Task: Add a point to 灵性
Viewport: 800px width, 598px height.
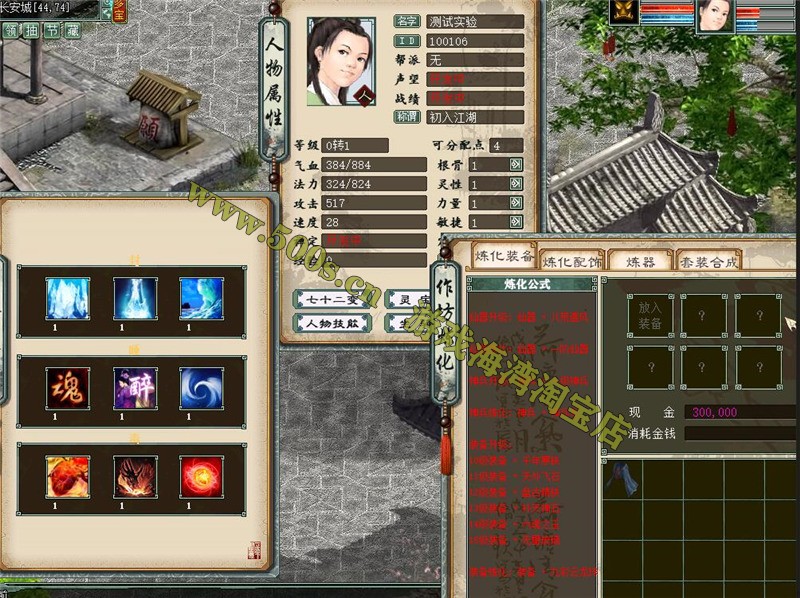Action: 516,184
